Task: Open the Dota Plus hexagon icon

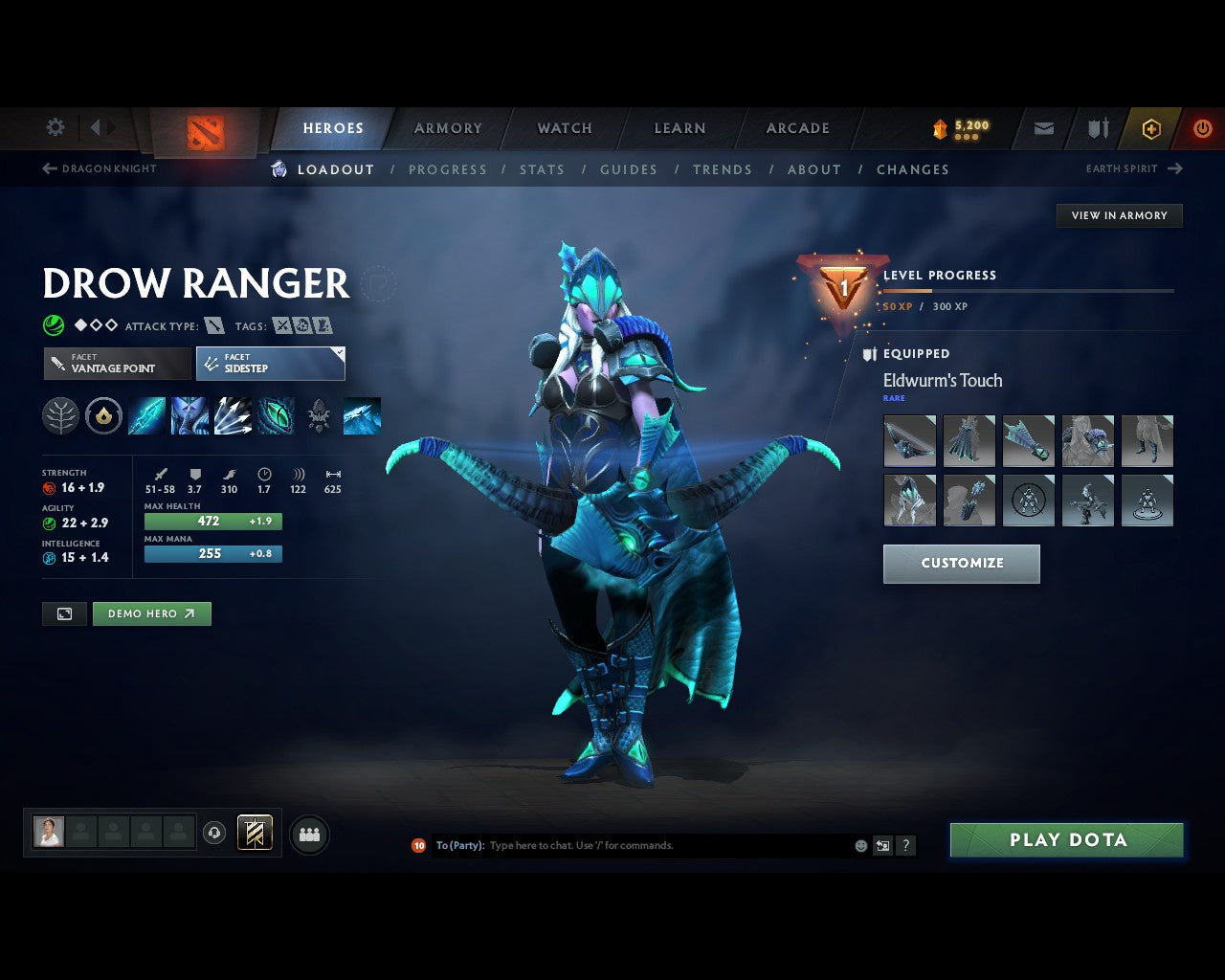Action: pyautogui.click(x=1151, y=127)
